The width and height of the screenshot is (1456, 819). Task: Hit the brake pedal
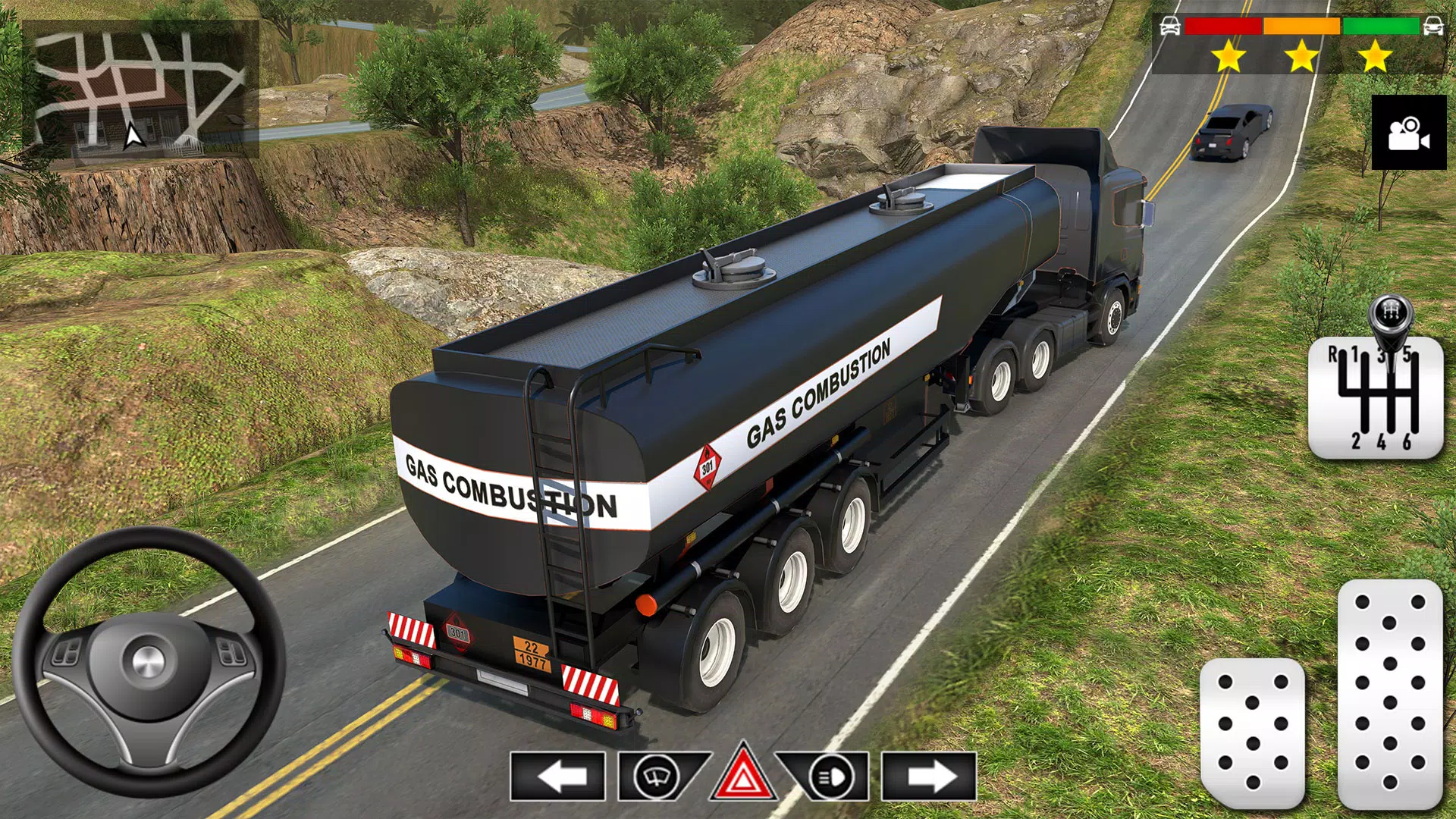click(1252, 732)
